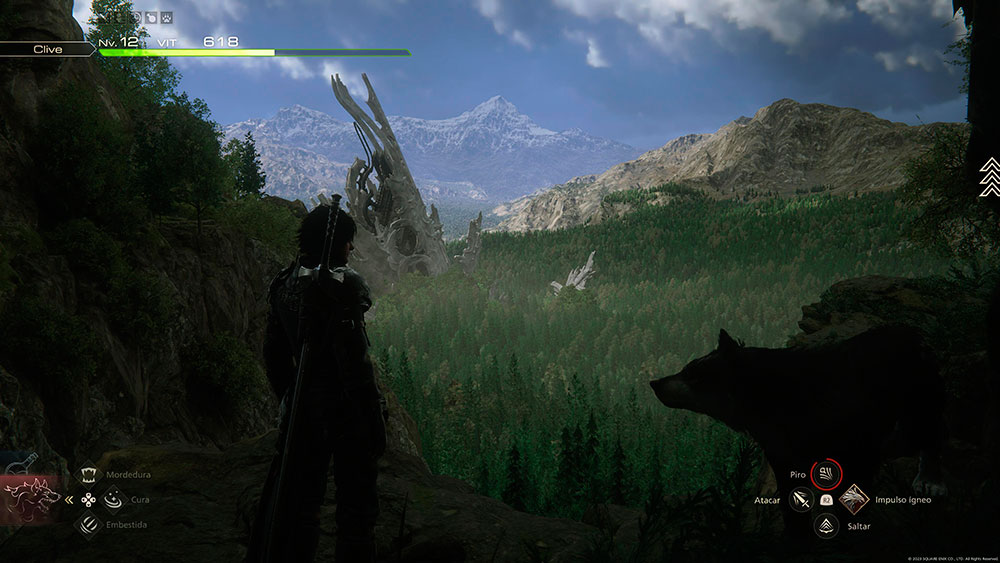Activate the Impulso ígneo phoenix ability
This screenshot has width=1000, height=563.
point(853,498)
